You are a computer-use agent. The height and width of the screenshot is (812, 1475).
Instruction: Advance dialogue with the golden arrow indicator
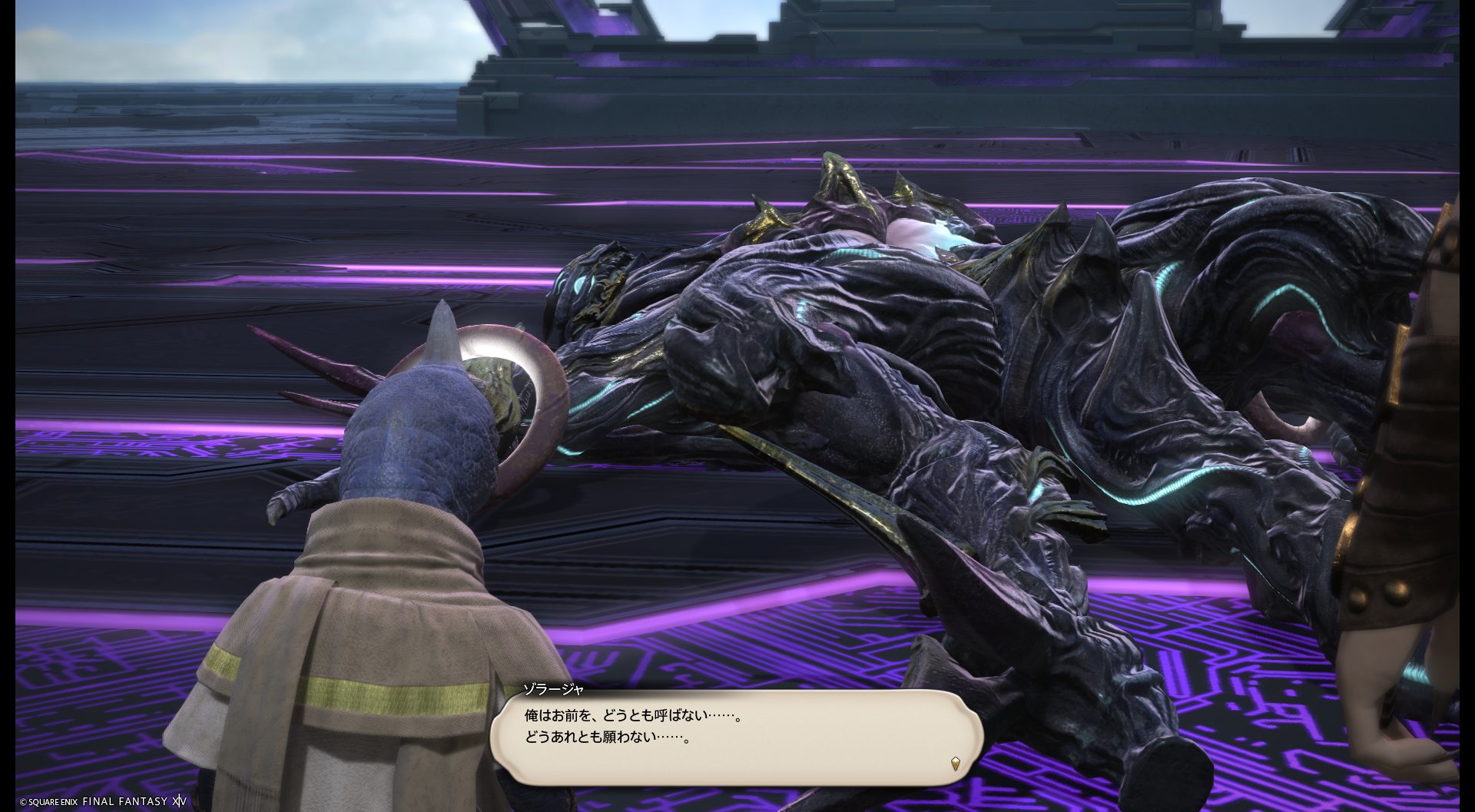click(x=955, y=764)
